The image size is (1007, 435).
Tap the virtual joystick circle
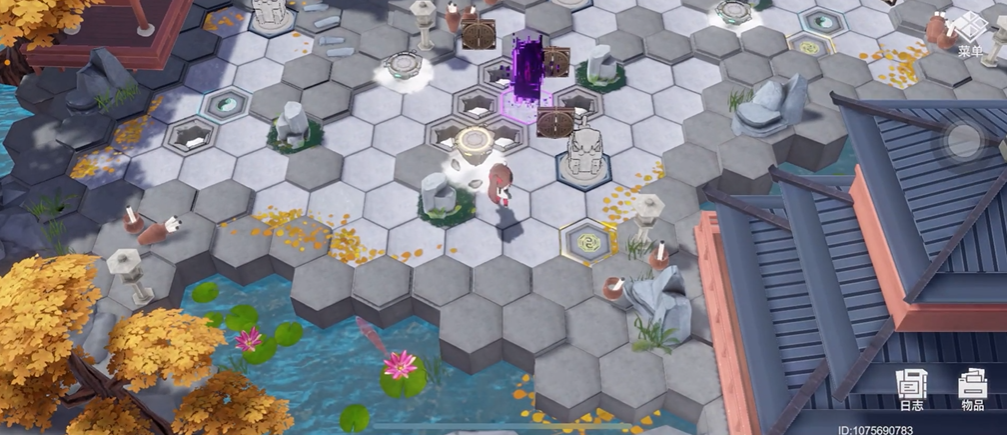point(965,141)
